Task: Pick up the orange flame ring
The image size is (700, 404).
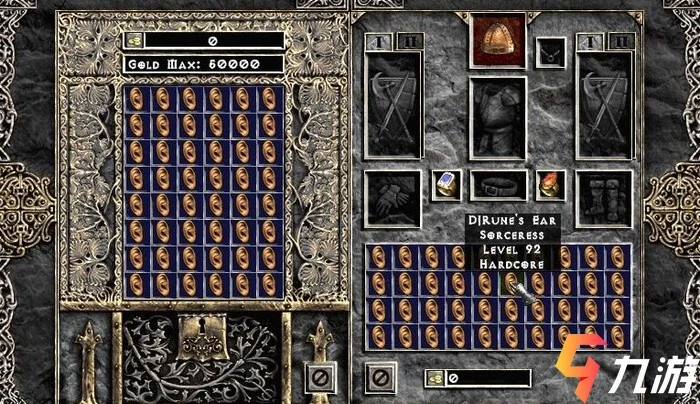Action: coord(551,184)
